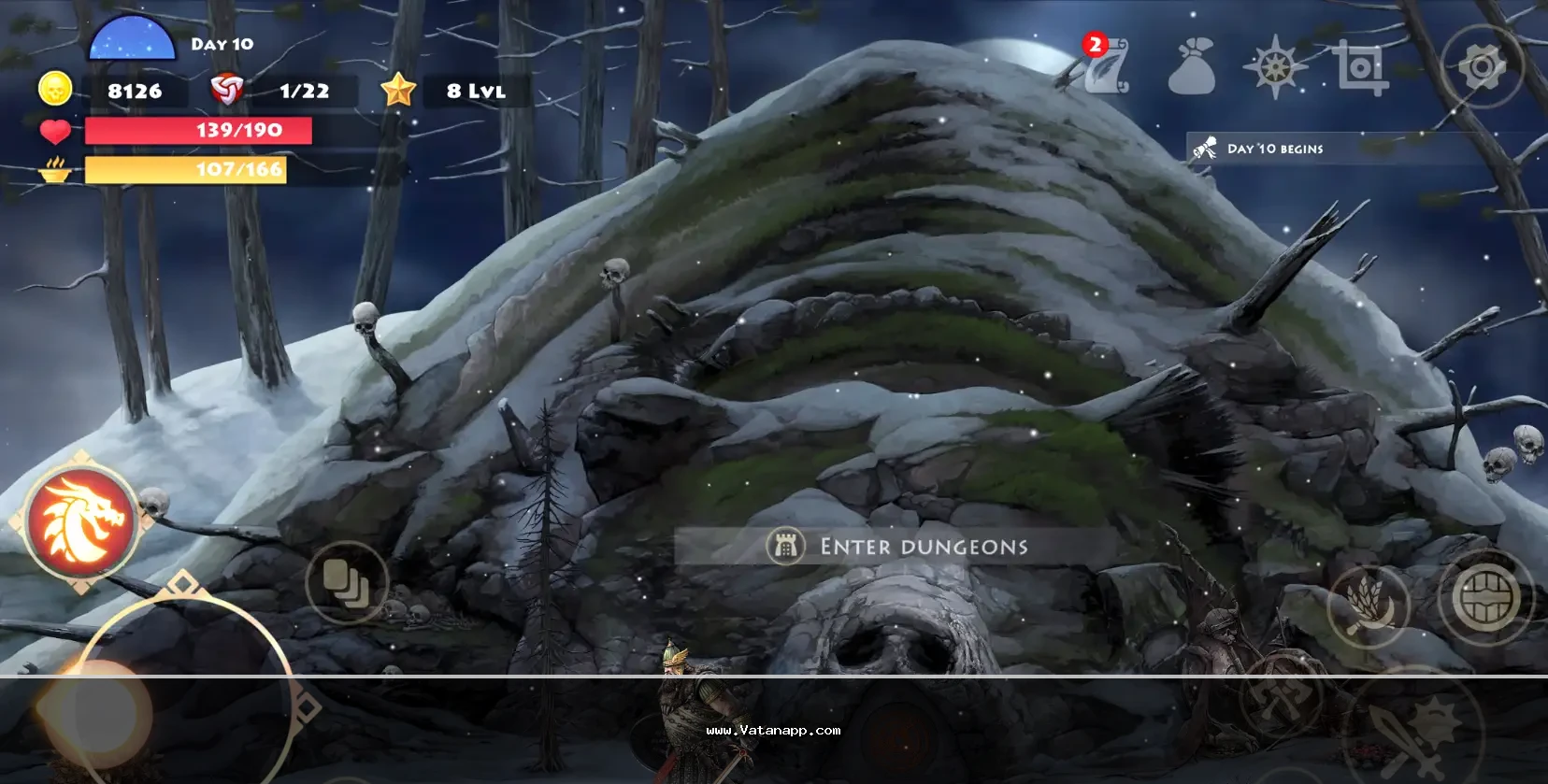Tap the blue day-night dial

point(132,40)
